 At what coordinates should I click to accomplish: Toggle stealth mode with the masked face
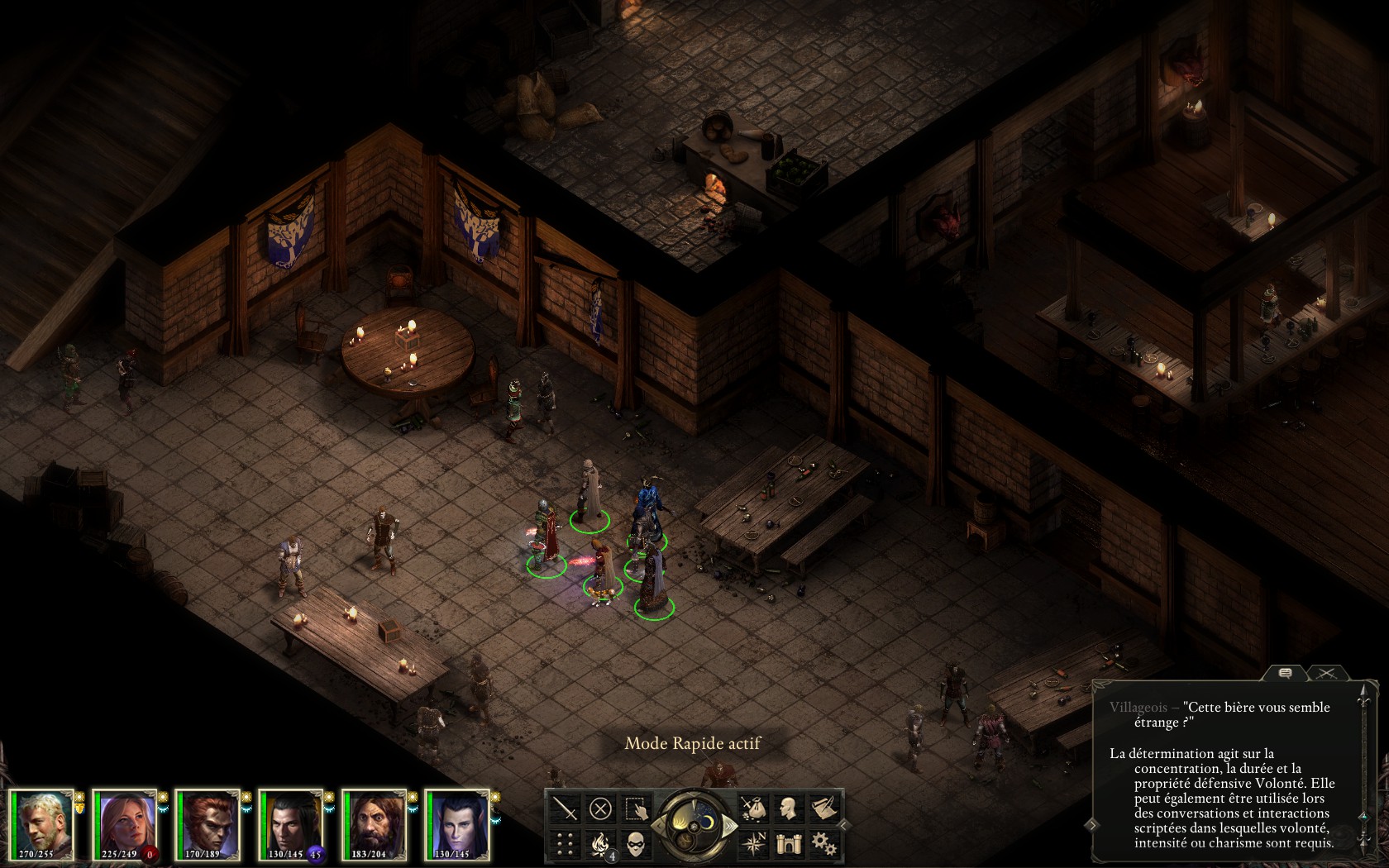(x=636, y=843)
